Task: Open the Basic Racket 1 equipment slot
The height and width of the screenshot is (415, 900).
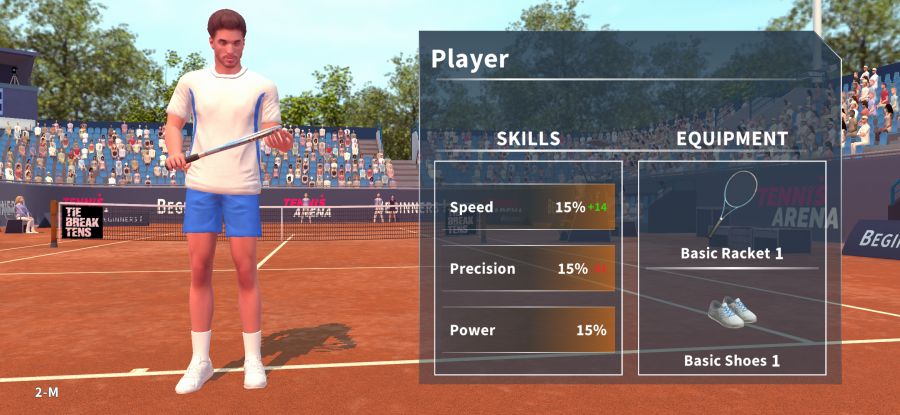Action: (x=732, y=215)
